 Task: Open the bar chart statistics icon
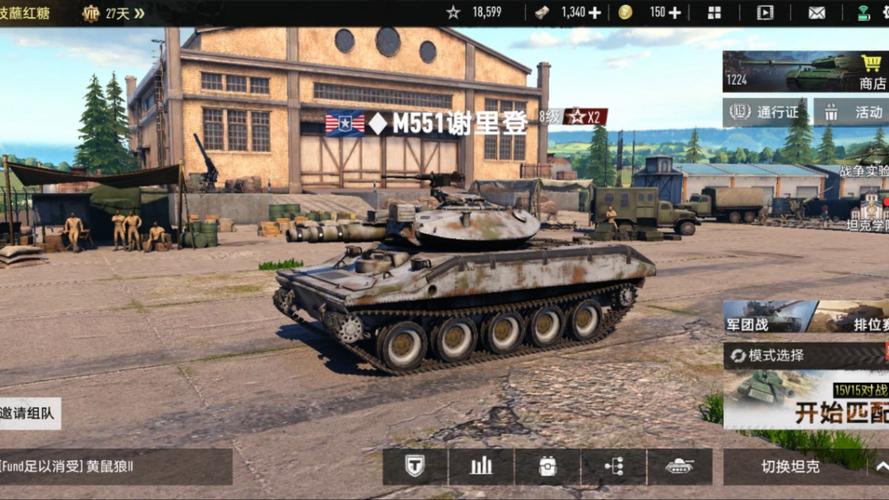[x=481, y=466]
